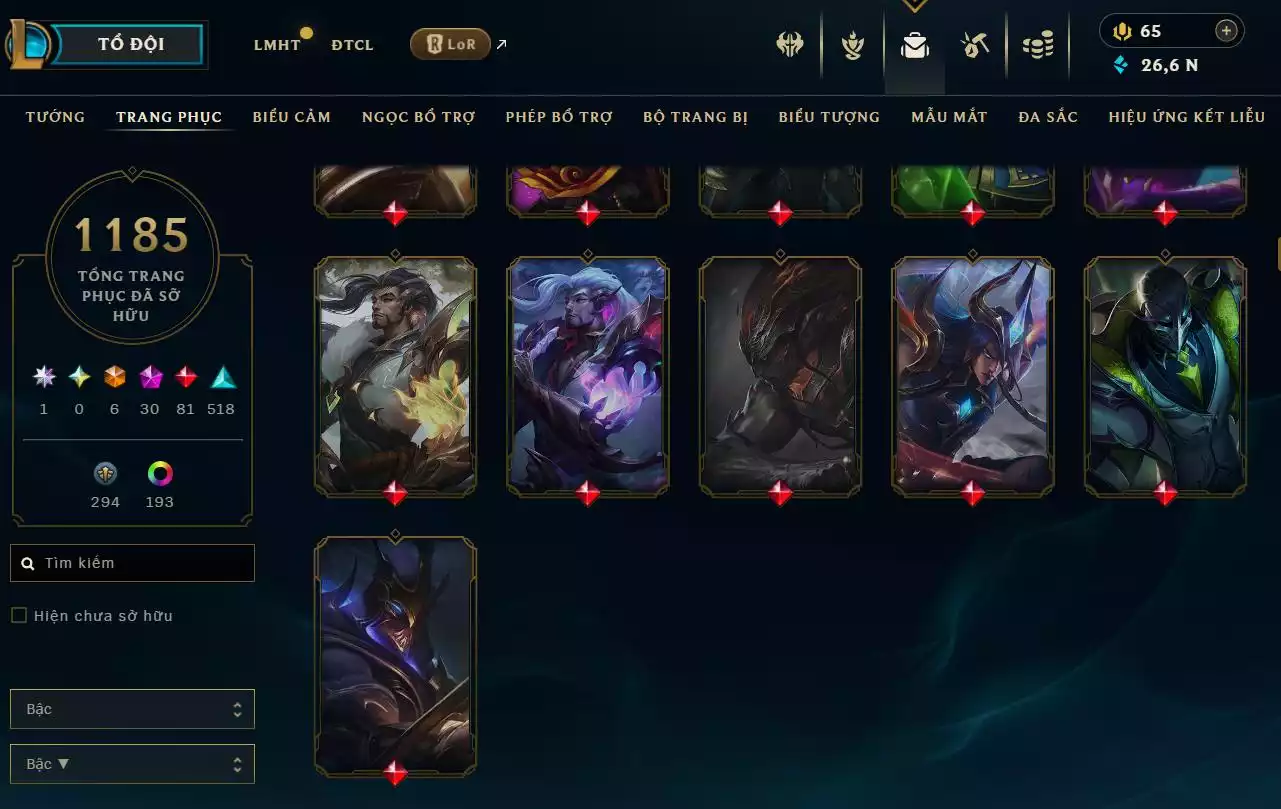This screenshot has height=809, width=1281.
Task: Select the PHÉP BỔ TRỢ tab
Action: click(x=559, y=117)
